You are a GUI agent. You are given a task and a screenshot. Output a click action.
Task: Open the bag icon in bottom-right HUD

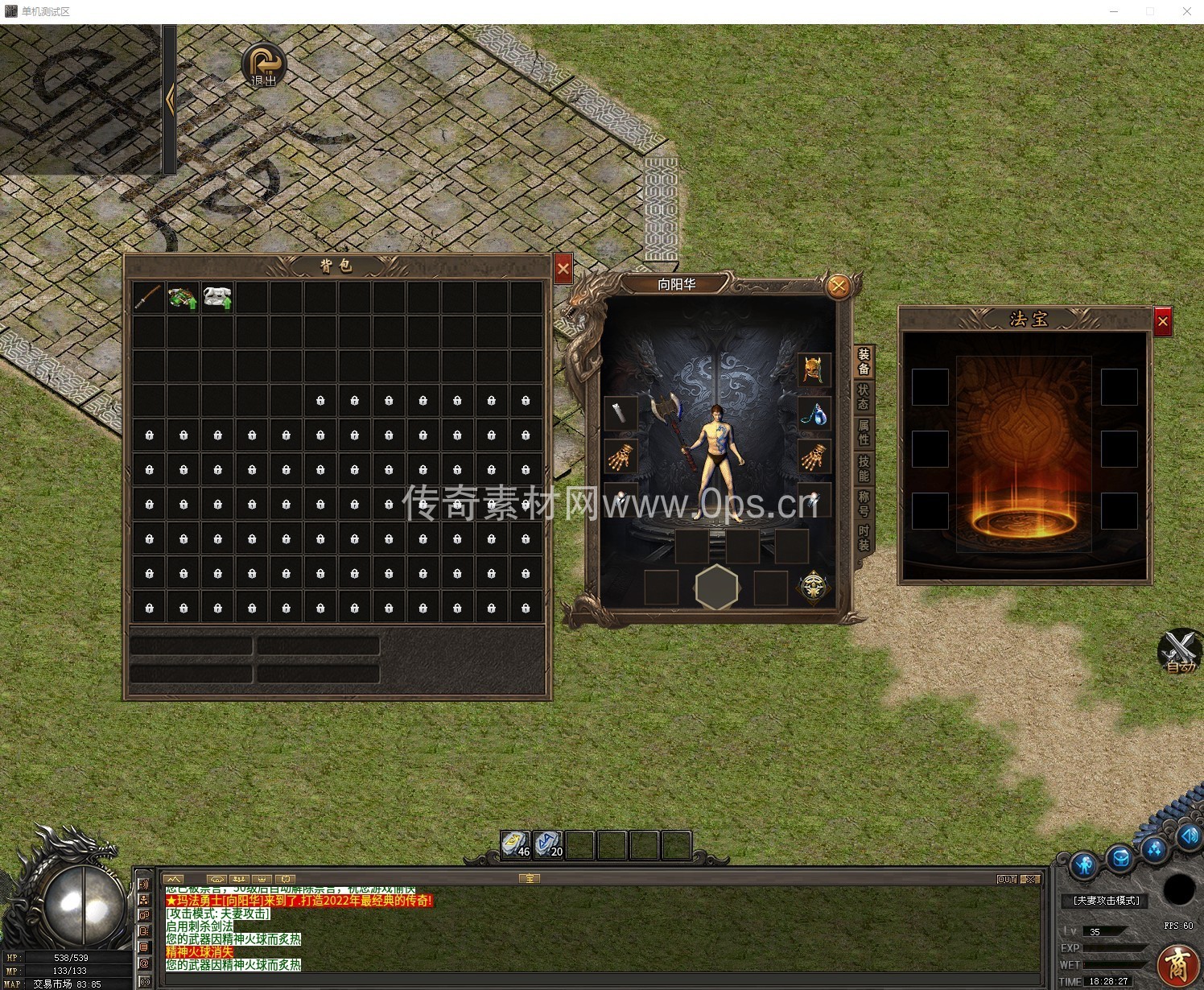point(1119,860)
